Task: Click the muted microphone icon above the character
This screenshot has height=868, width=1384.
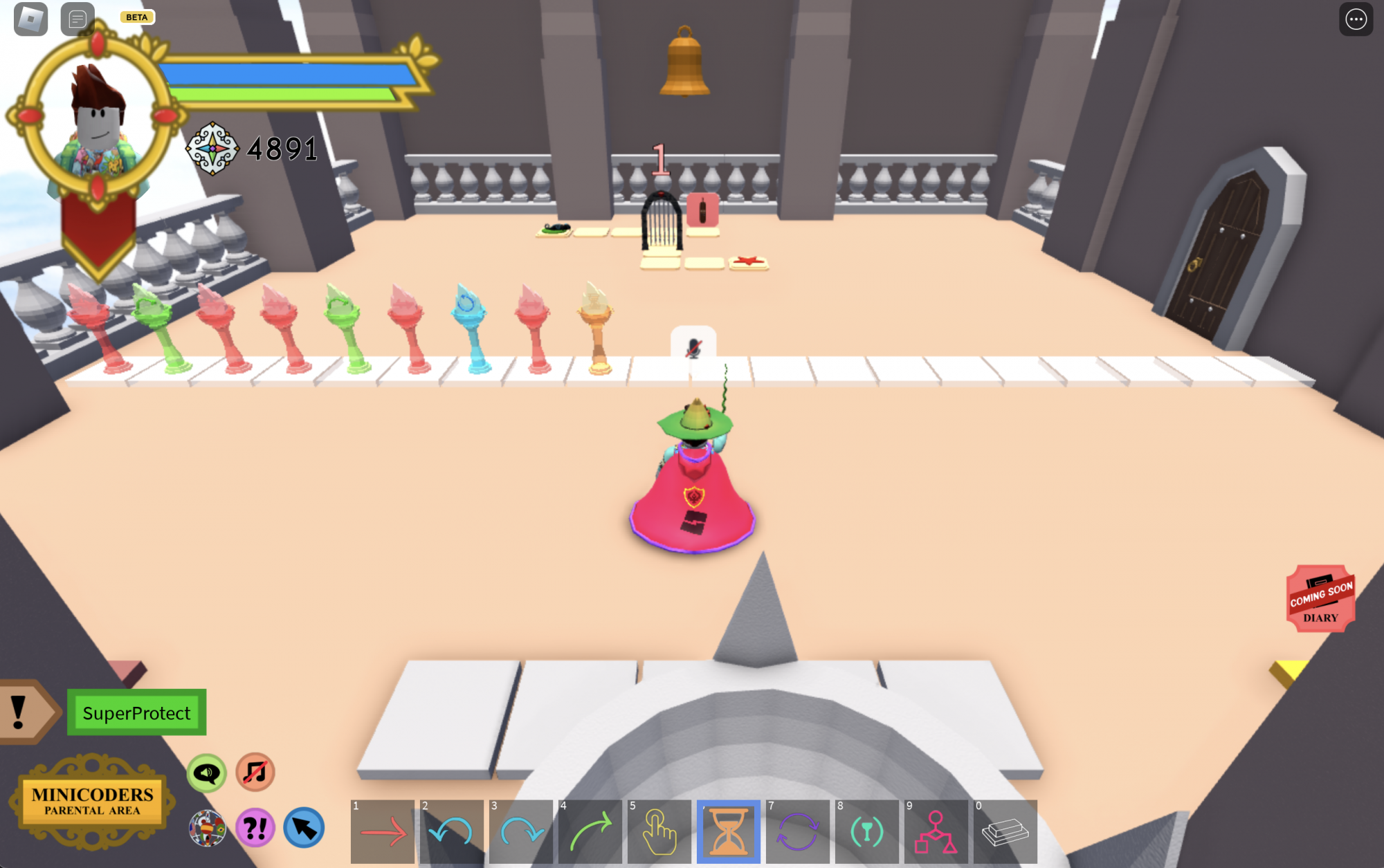Action: coord(695,349)
